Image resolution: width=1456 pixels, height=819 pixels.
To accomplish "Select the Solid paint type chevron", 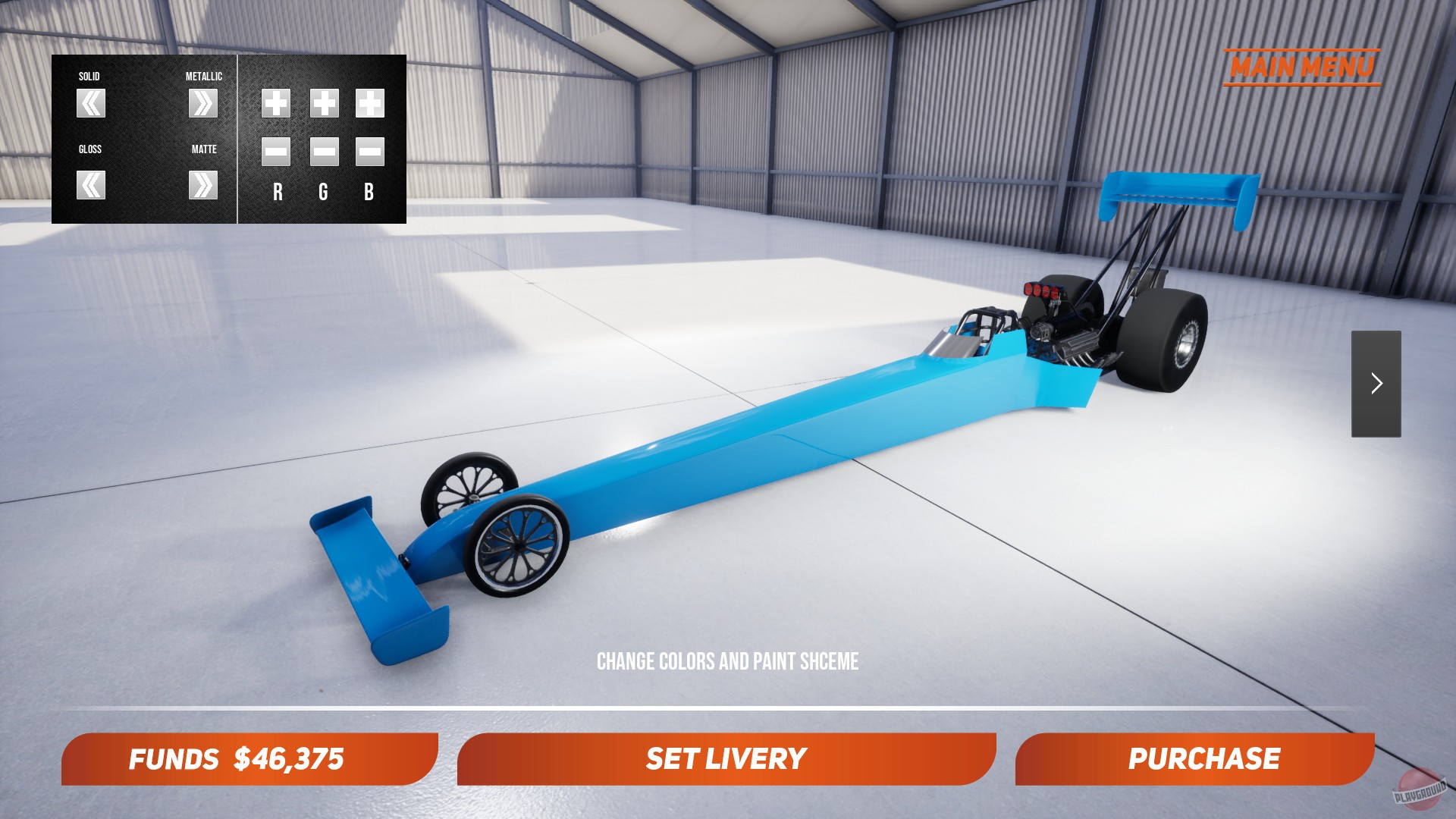I will [x=90, y=104].
